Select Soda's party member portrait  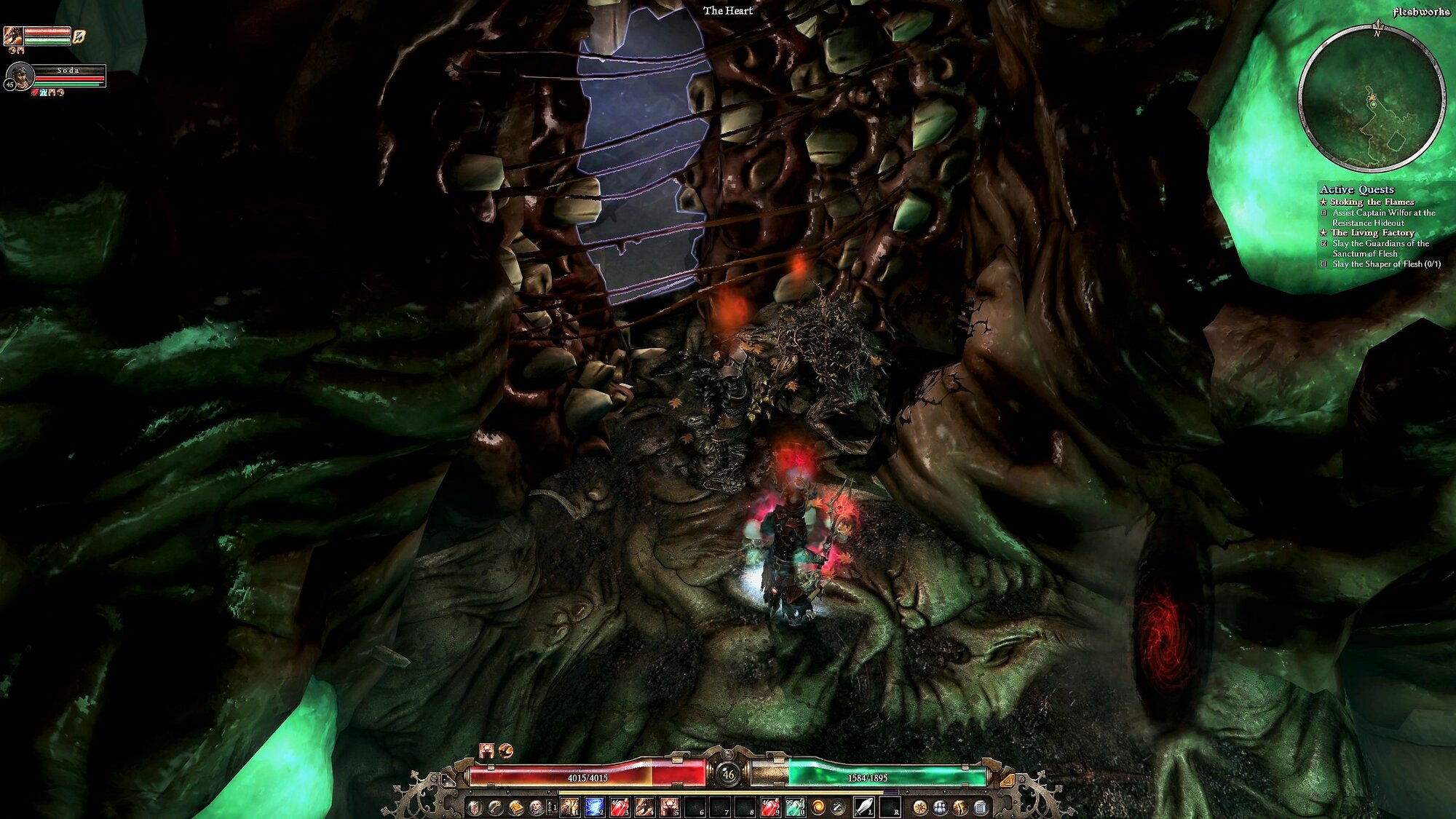(19, 75)
